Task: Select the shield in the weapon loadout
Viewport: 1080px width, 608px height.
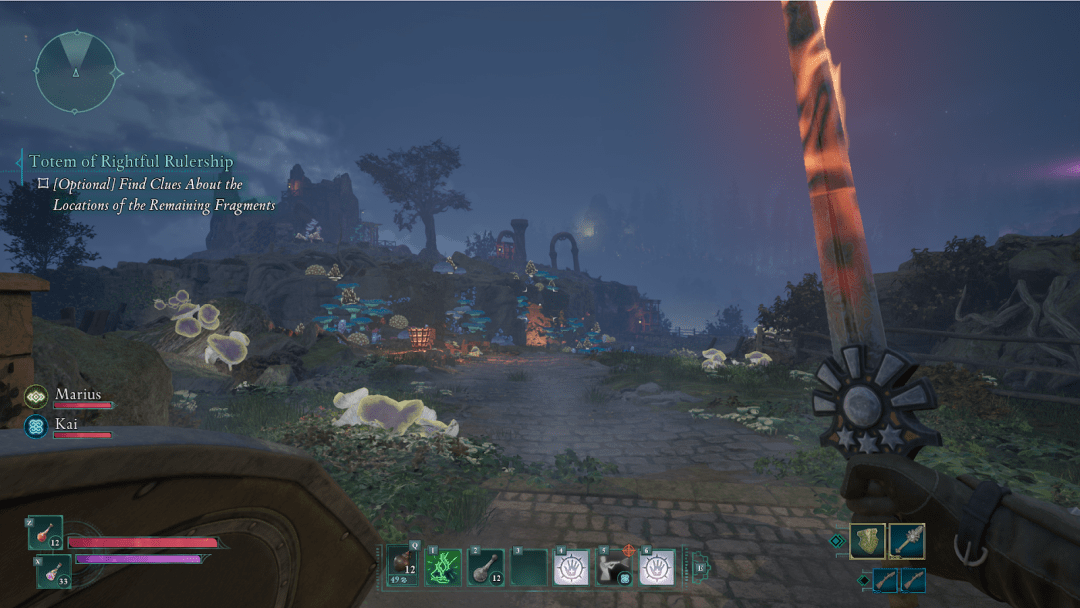Action: pos(867,541)
